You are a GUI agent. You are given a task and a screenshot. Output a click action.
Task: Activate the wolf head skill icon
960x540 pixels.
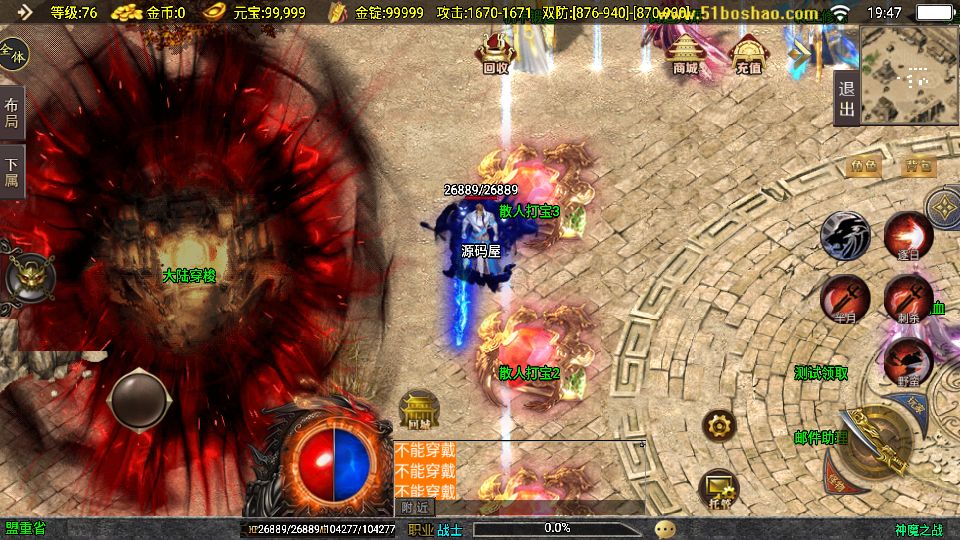tap(845, 237)
